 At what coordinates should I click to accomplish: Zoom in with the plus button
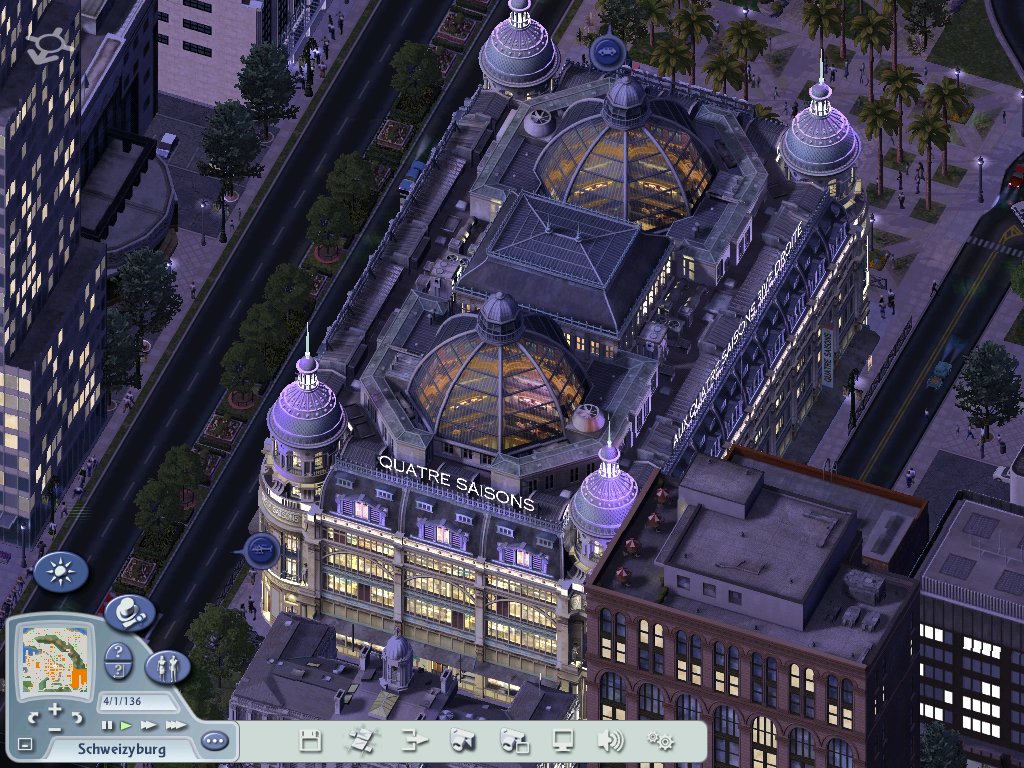(55, 709)
